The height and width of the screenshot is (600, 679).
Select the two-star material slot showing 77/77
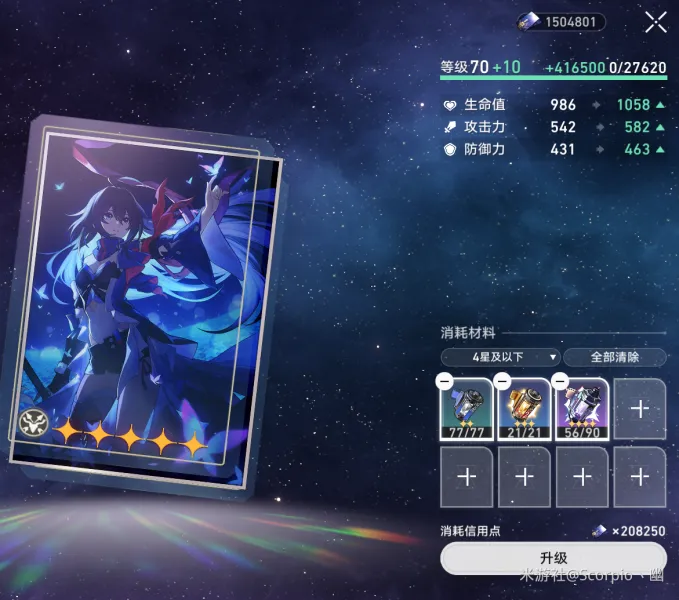tap(467, 410)
